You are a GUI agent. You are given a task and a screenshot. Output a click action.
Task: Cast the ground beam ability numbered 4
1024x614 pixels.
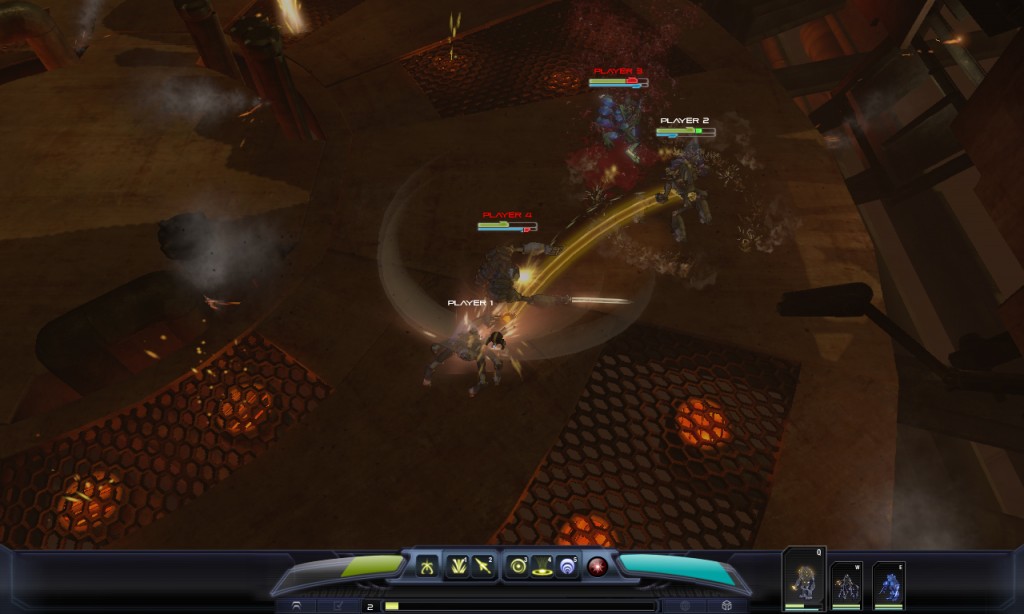[x=543, y=565]
